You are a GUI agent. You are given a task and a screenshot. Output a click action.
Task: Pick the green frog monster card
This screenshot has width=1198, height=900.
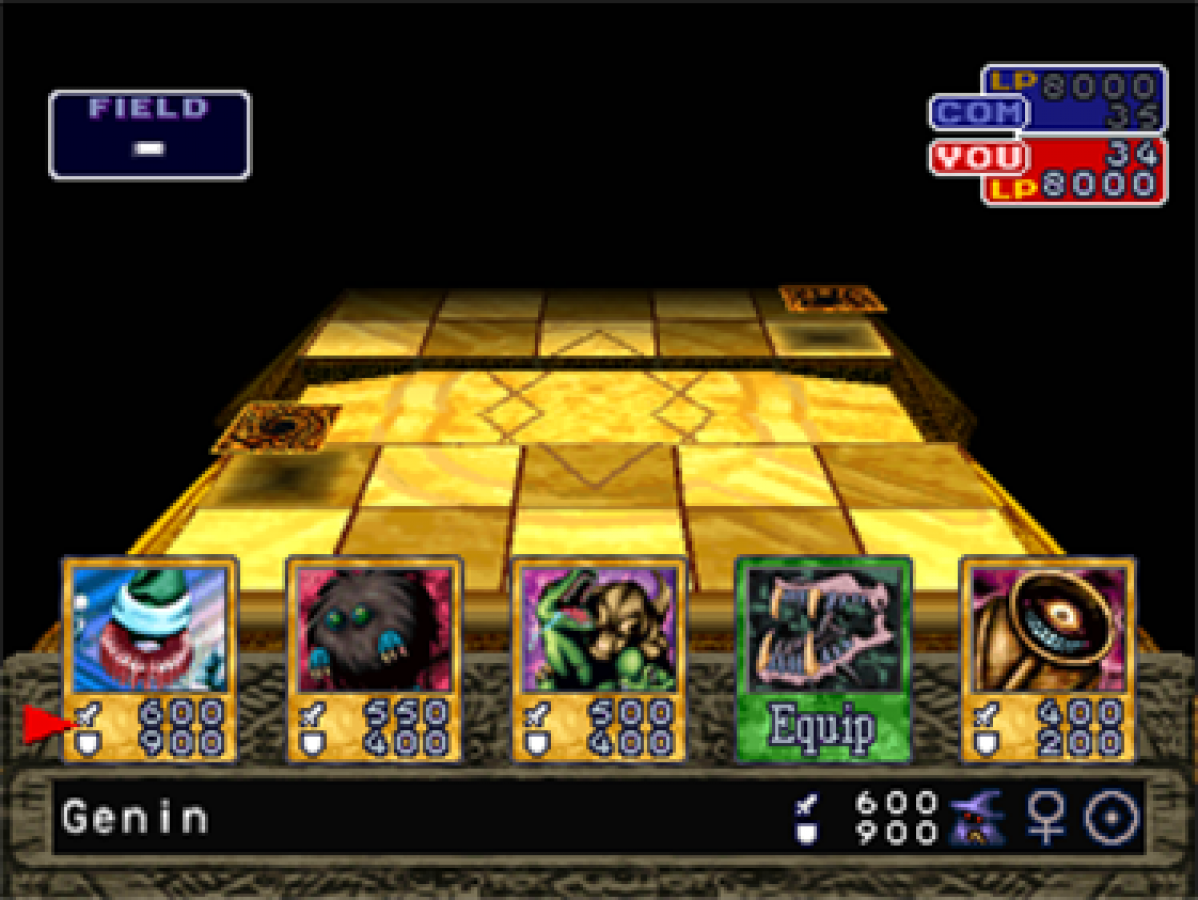point(599,658)
